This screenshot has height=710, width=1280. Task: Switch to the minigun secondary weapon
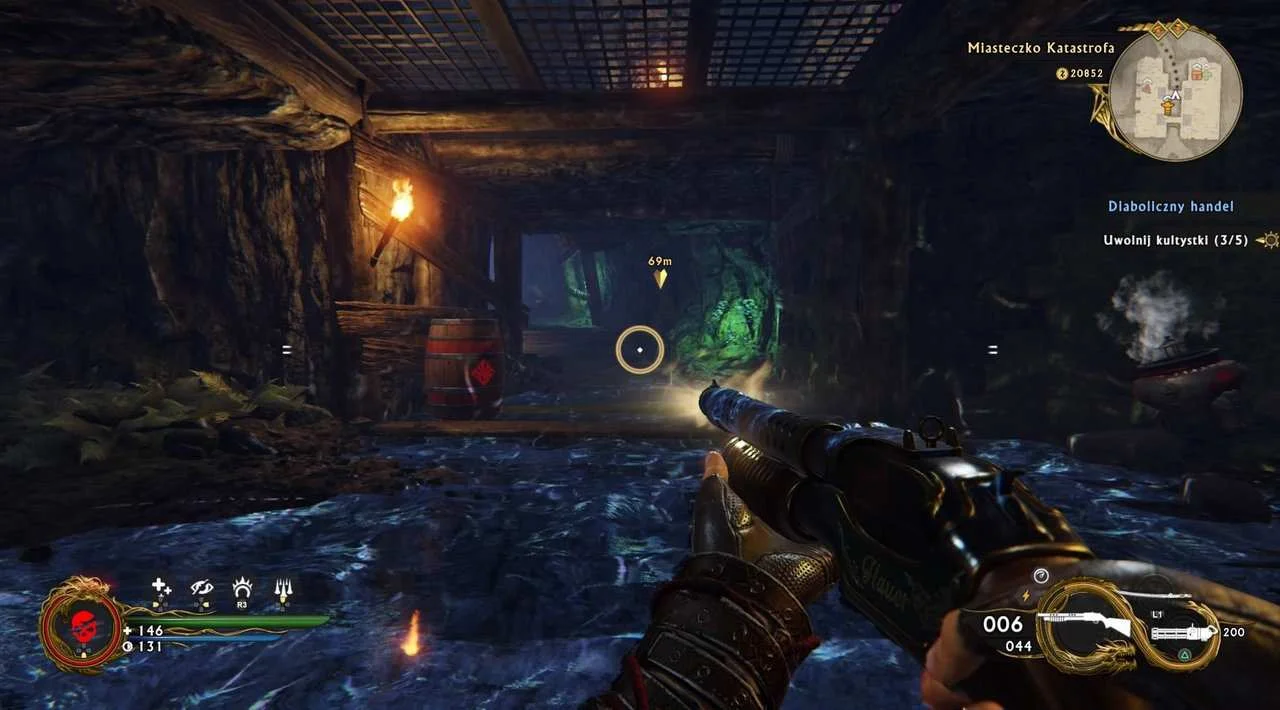(x=1186, y=633)
